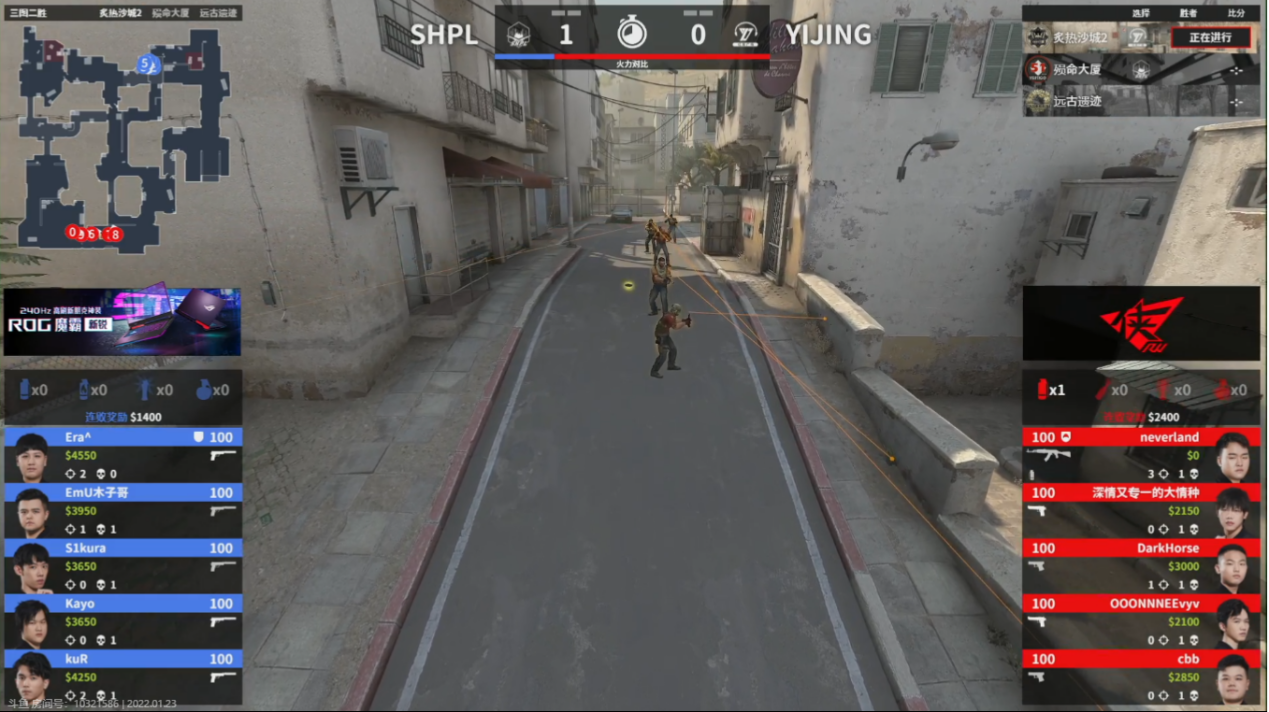The height and width of the screenshot is (712, 1269).
Task: Click the YIJING team name in scoreboard
Action: (x=828, y=35)
